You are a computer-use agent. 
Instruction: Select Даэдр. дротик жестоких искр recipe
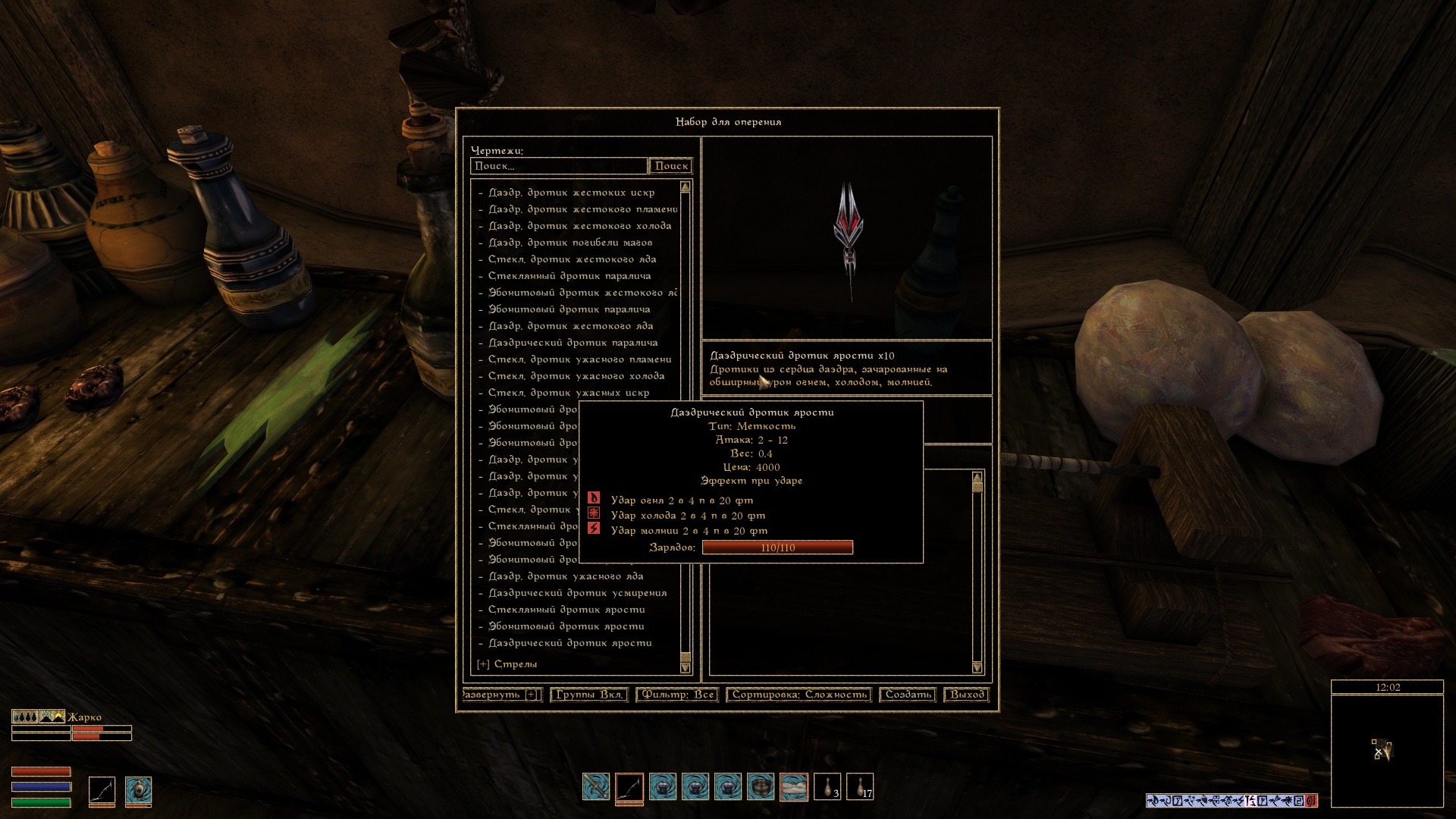click(x=571, y=193)
